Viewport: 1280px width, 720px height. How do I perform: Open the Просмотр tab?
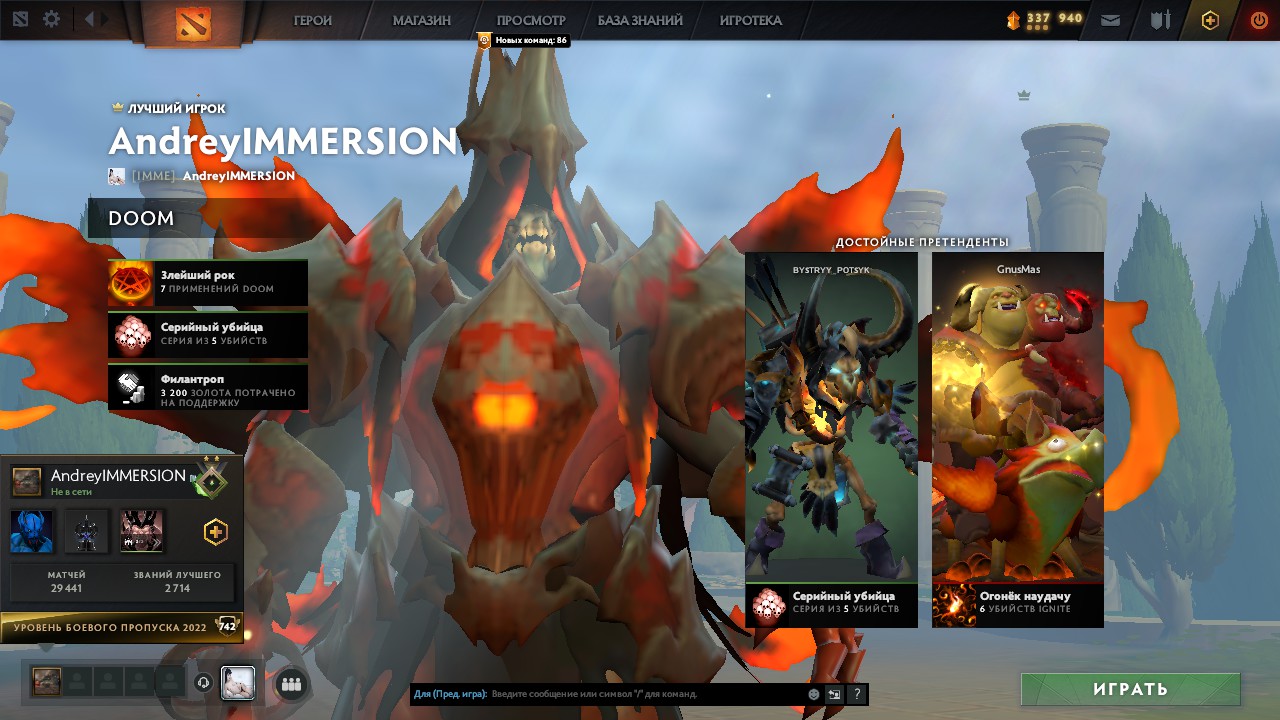click(531, 20)
